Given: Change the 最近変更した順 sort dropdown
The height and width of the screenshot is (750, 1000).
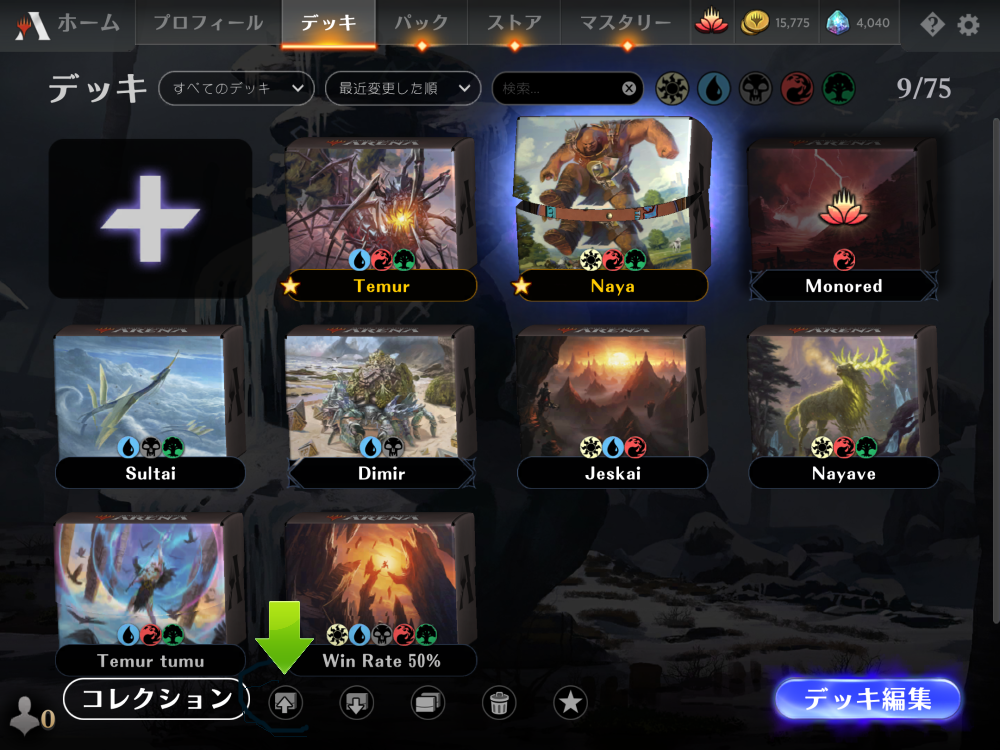Looking at the screenshot, I should [x=403, y=88].
